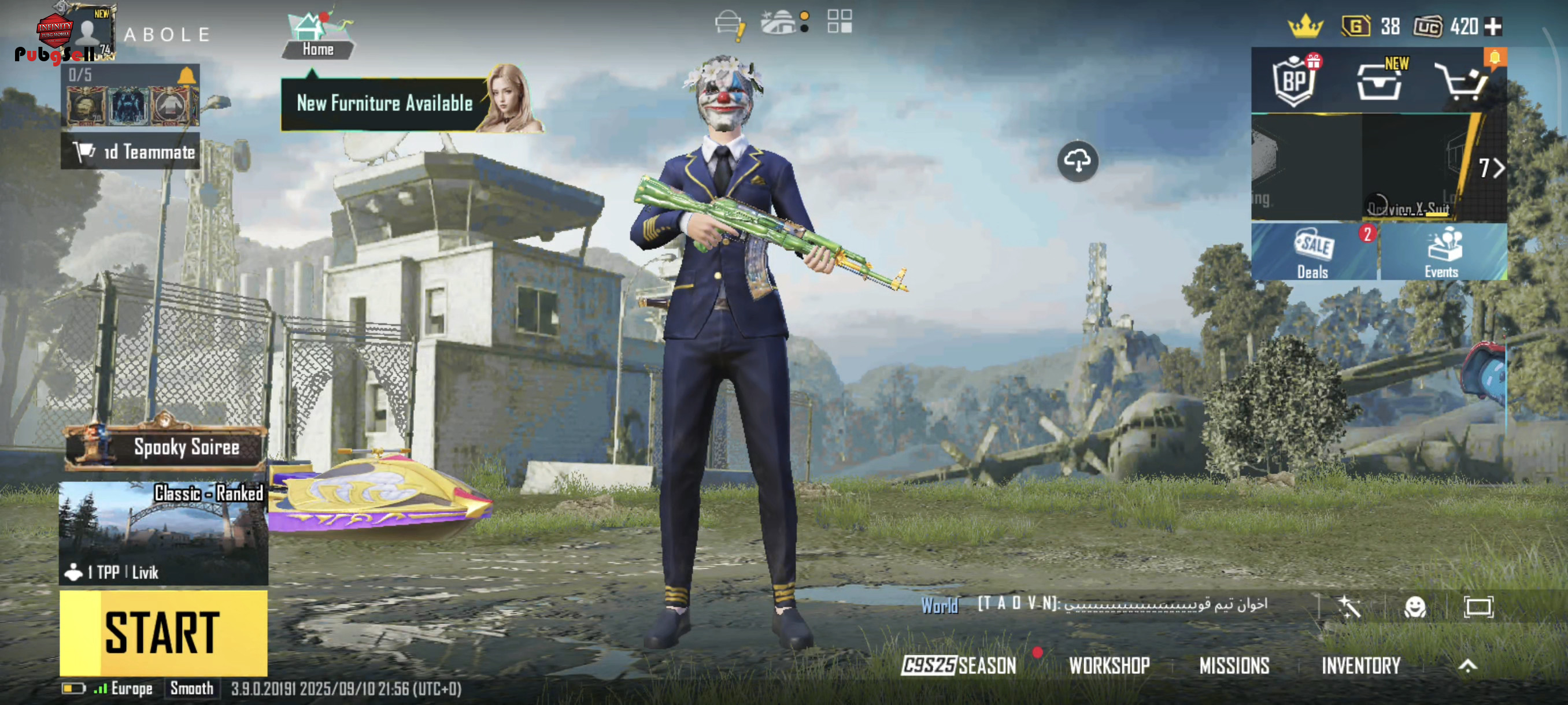Click the cloud download icon
Viewport: 1568px width, 705px height.
[1077, 161]
